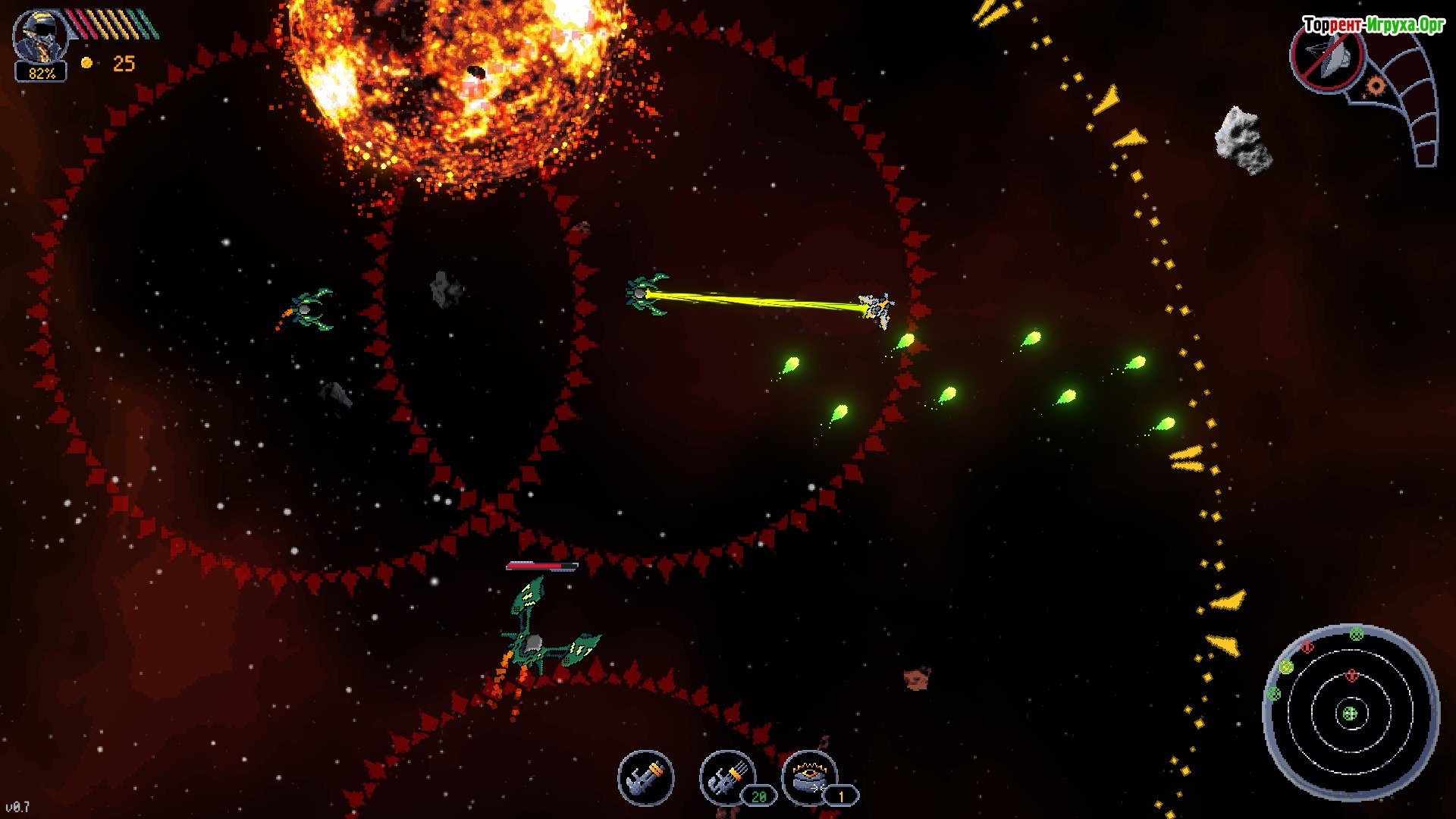This screenshot has height=819, width=1456.
Task: Click the orange gear icon
Action: coord(1375,86)
